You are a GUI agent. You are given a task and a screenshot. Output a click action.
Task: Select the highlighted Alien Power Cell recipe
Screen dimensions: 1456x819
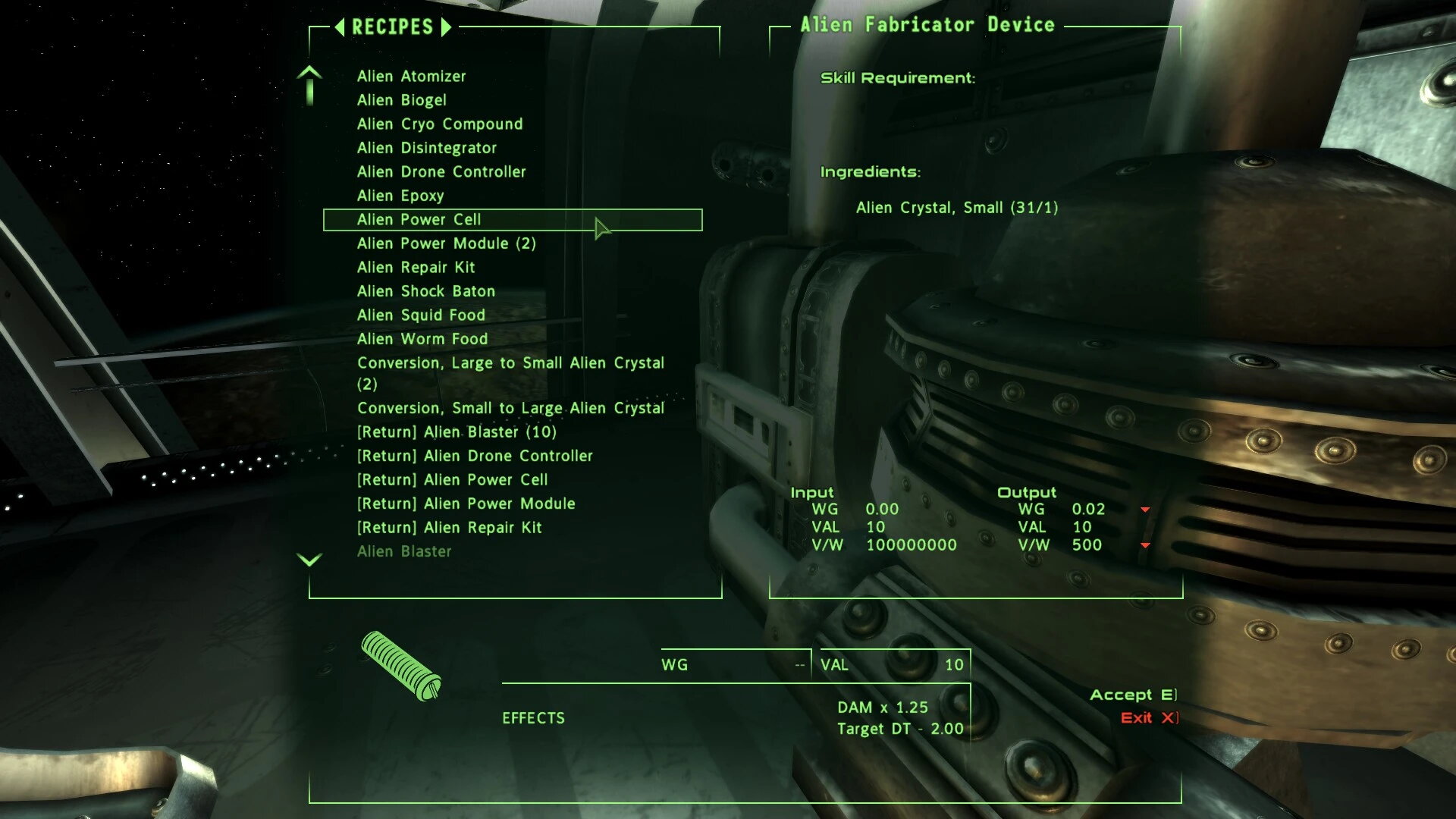[x=420, y=219]
